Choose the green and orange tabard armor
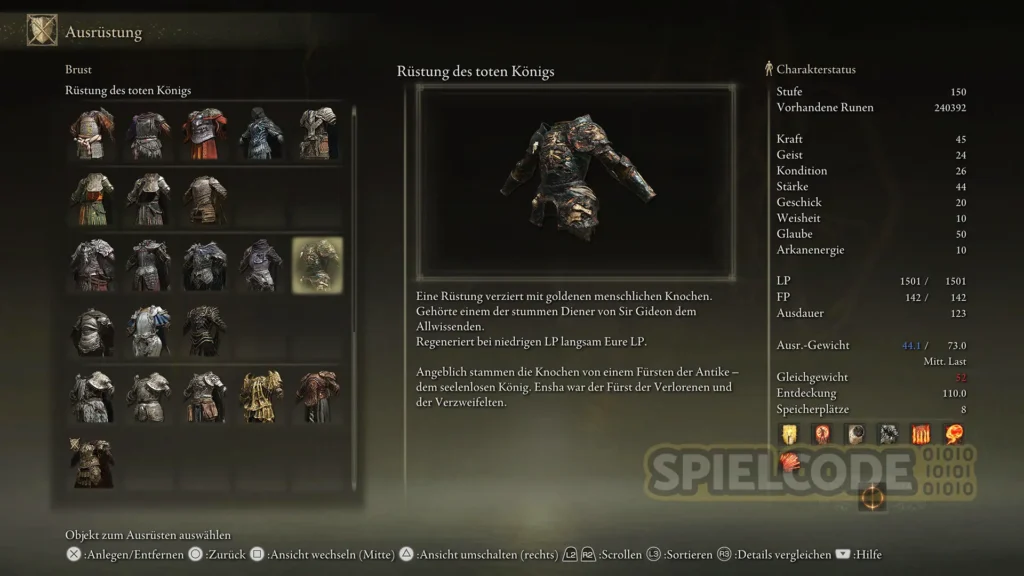 92,199
